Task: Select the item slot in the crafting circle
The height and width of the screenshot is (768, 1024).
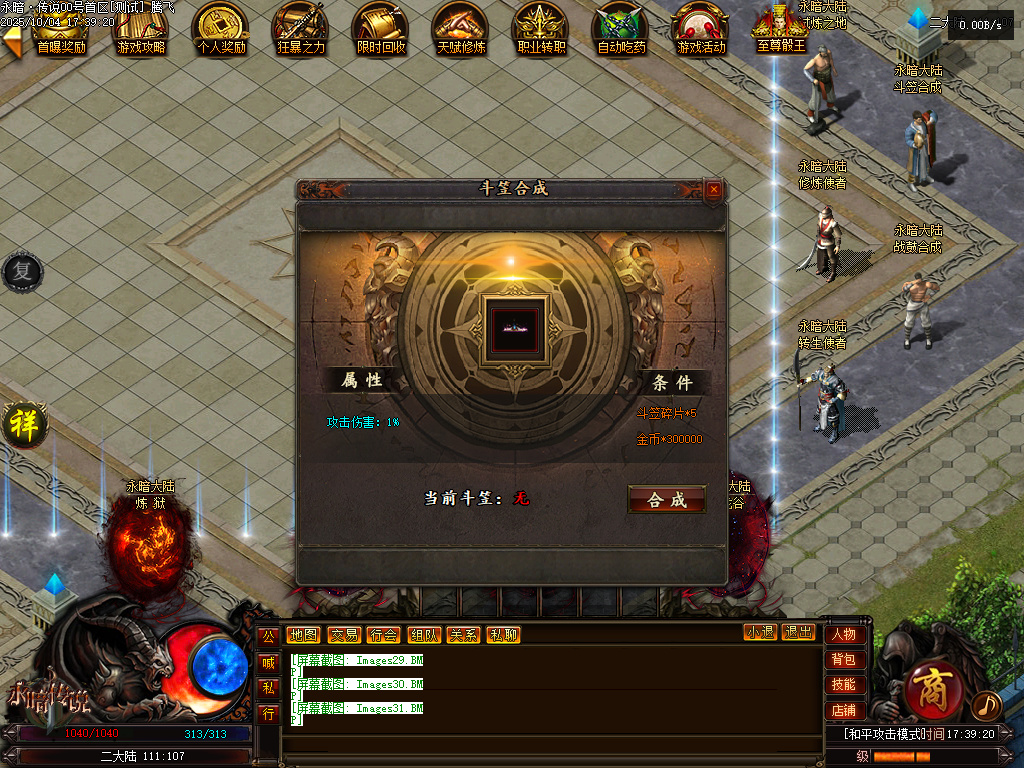Action: [513, 325]
